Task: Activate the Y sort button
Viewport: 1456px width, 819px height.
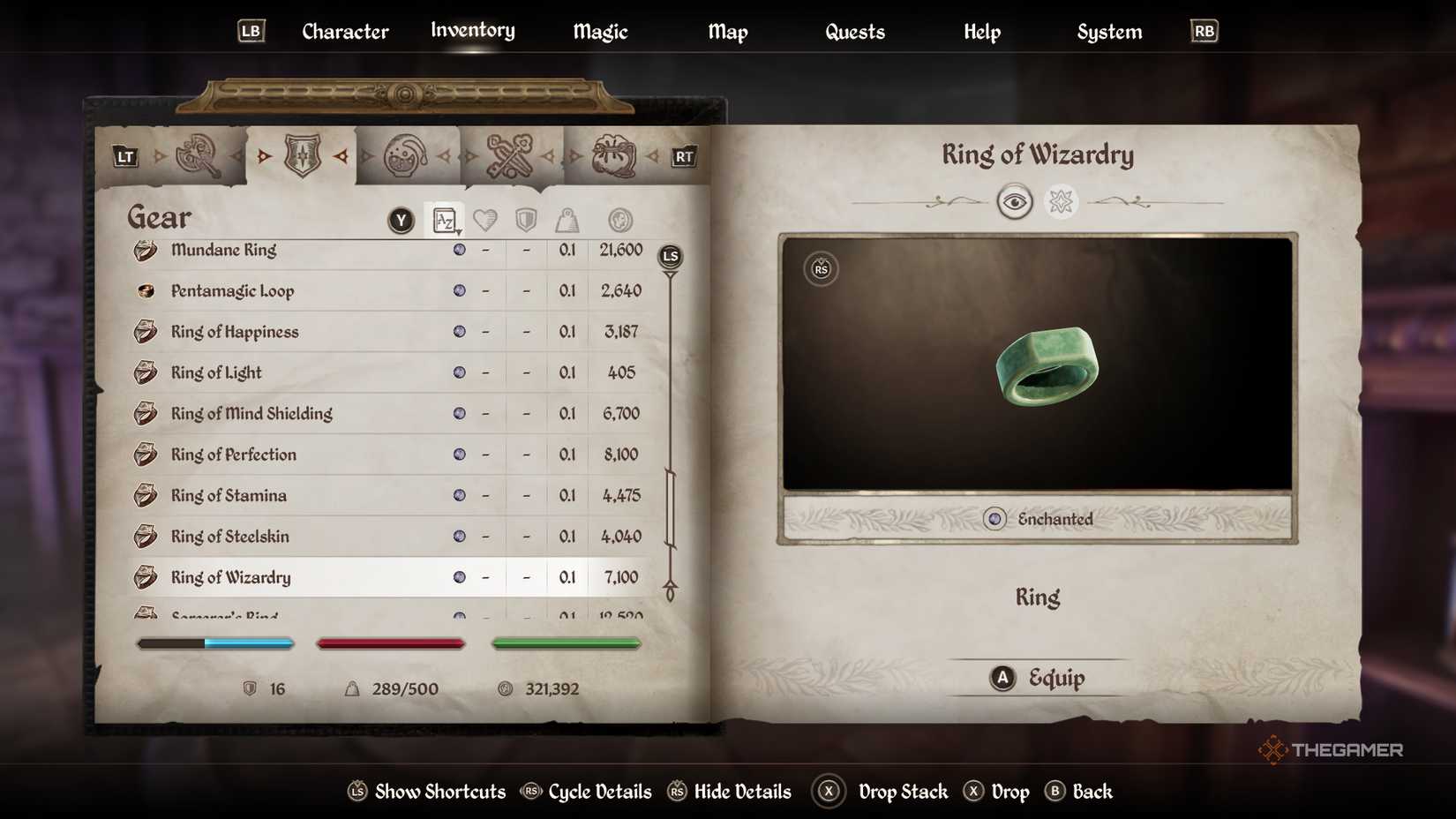Action: [x=400, y=220]
